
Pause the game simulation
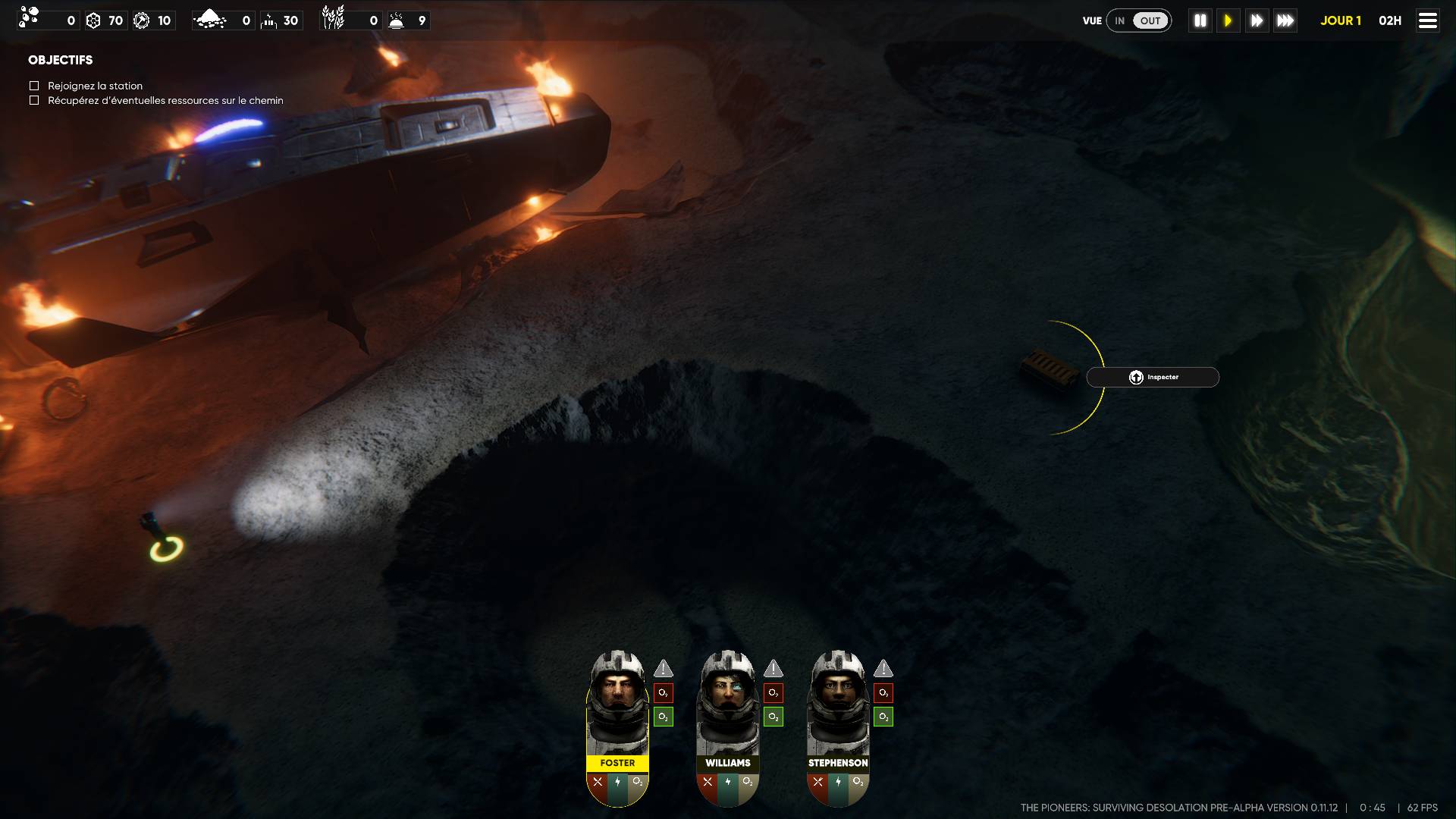1200,20
